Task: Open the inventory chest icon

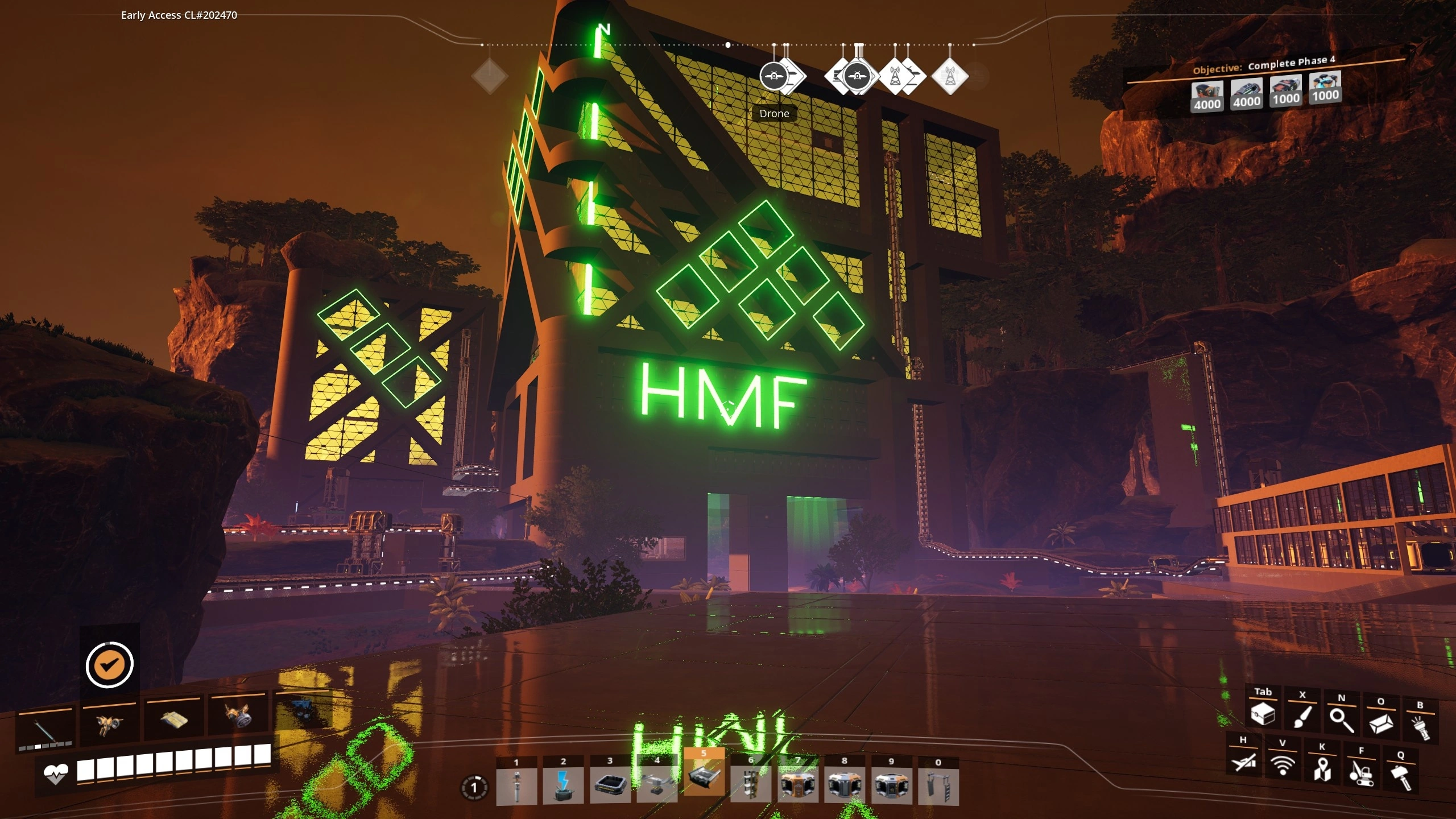Action: (1263, 714)
